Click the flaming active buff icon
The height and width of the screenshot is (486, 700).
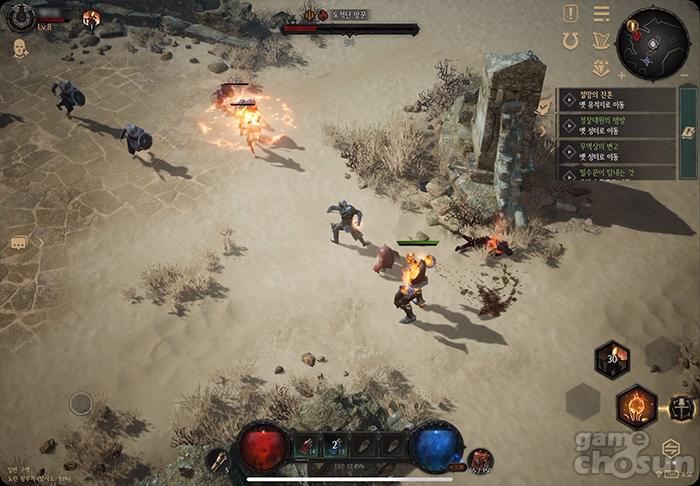tap(91, 18)
